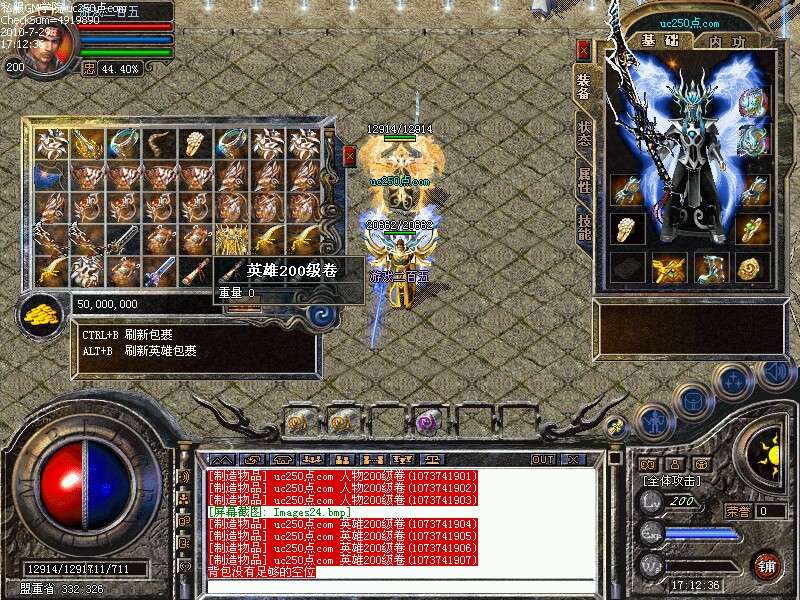
Task: Close the inventory bag window
Action: (349, 155)
